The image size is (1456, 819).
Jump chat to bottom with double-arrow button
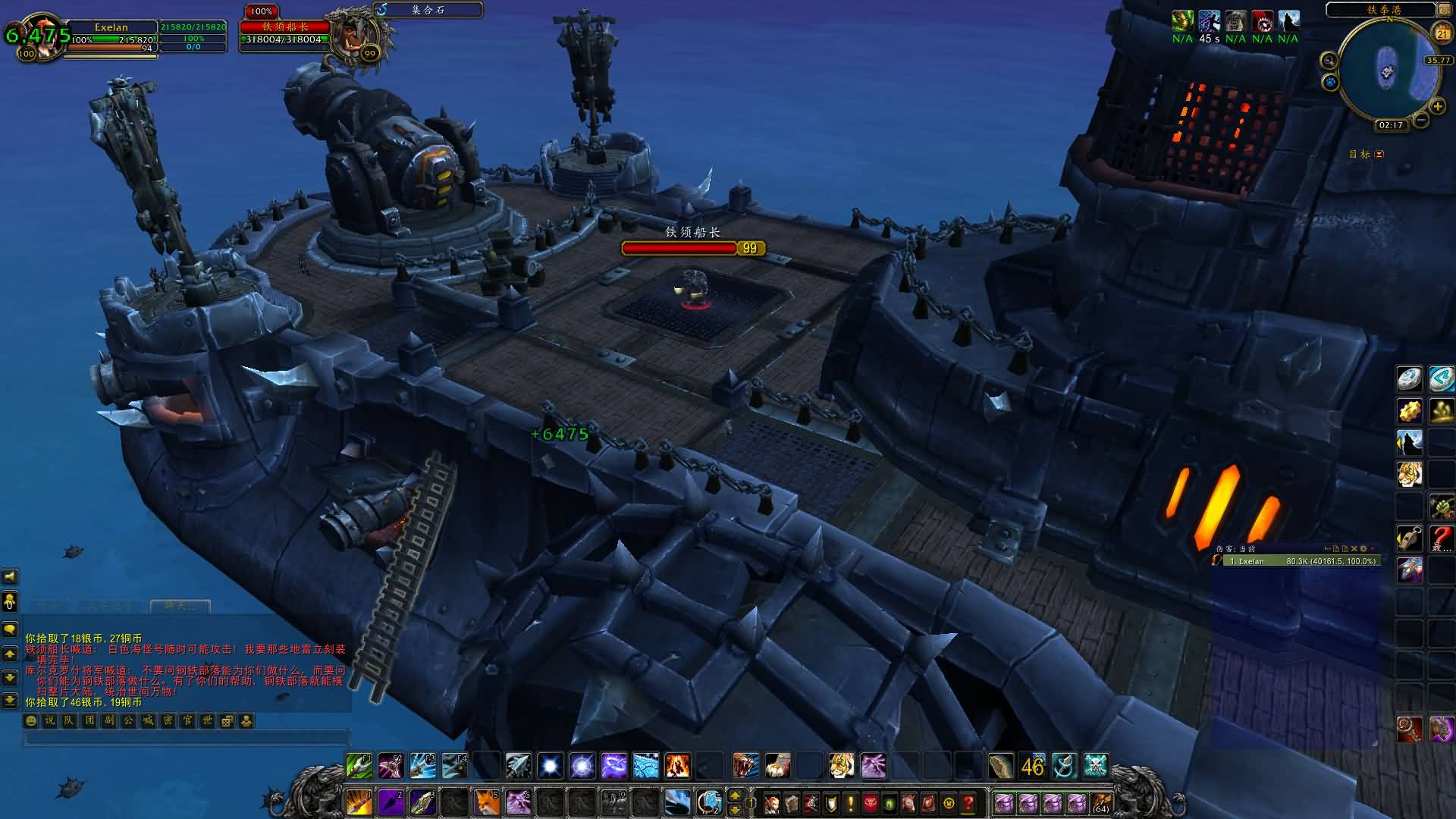(x=10, y=700)
